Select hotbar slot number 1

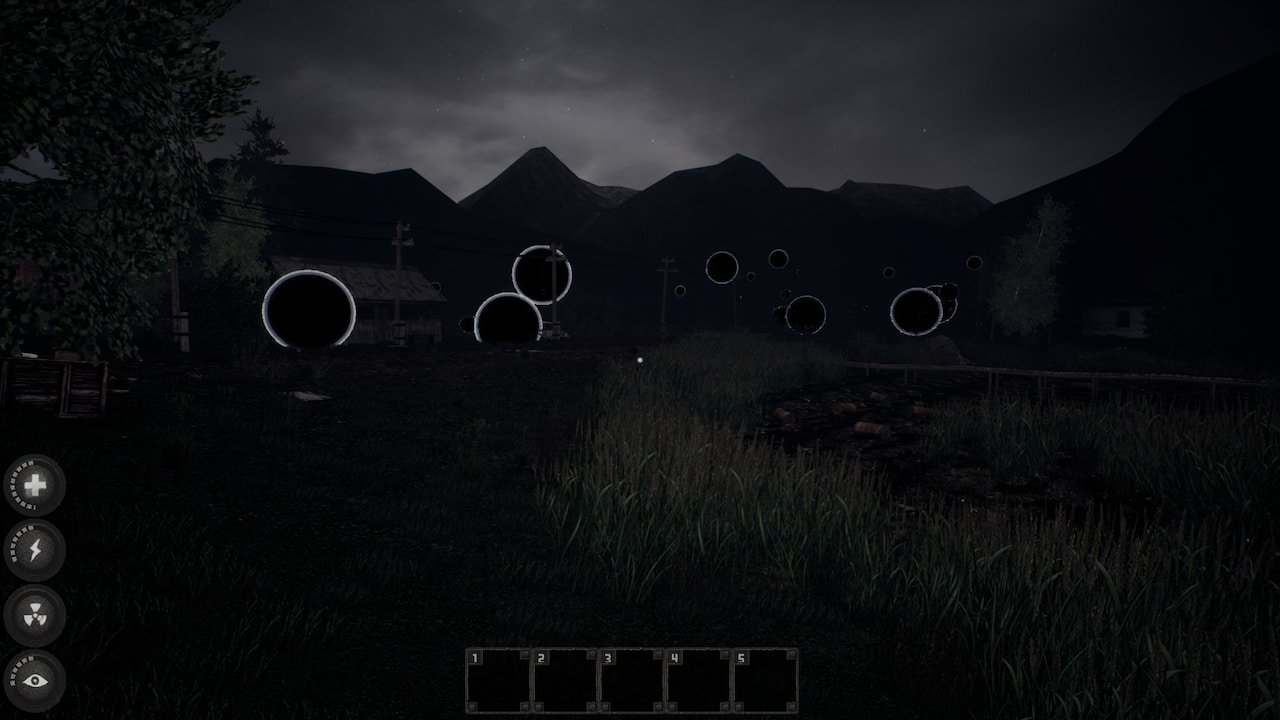click(x=498, y=681)
